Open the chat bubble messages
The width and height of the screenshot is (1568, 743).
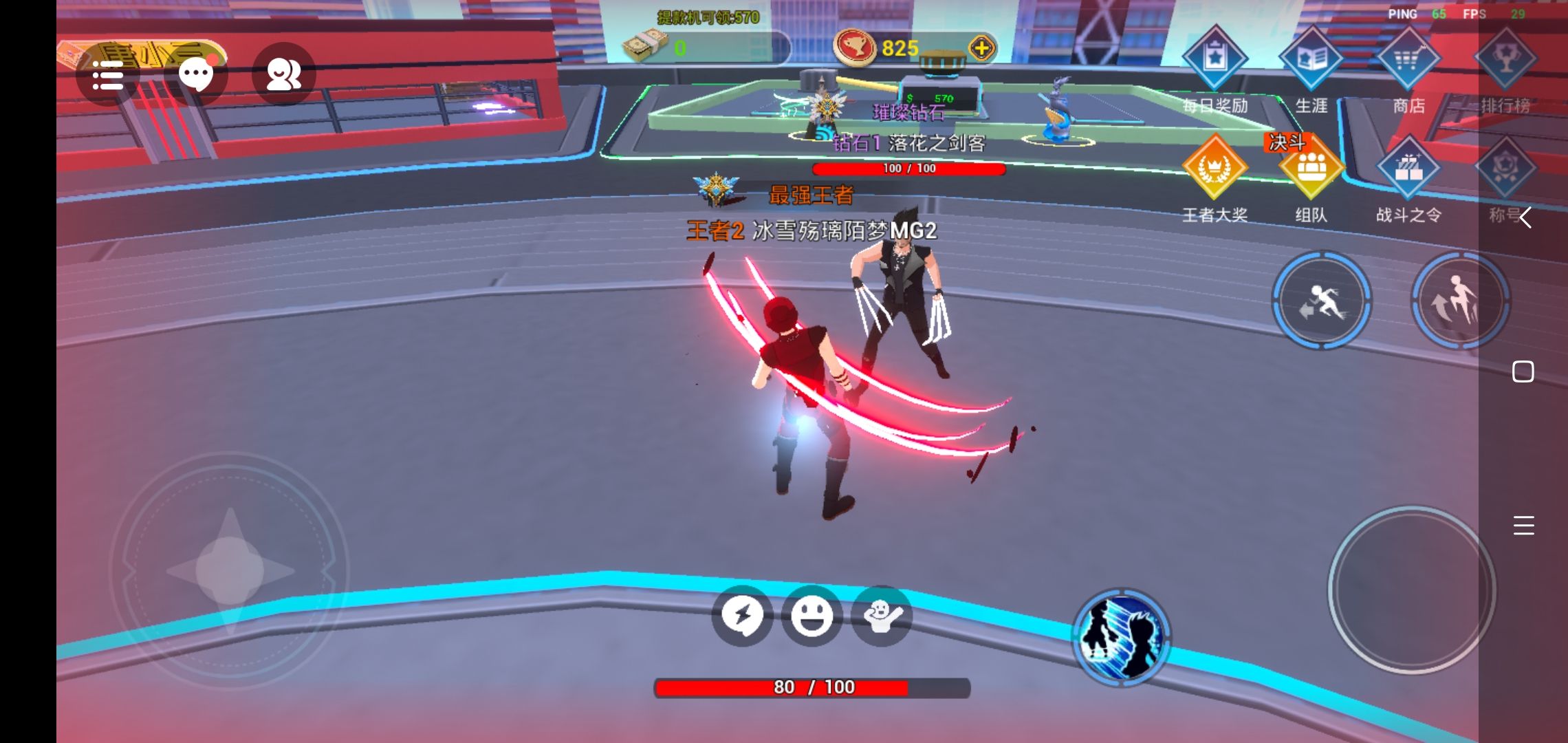click(x=196, y=74)
